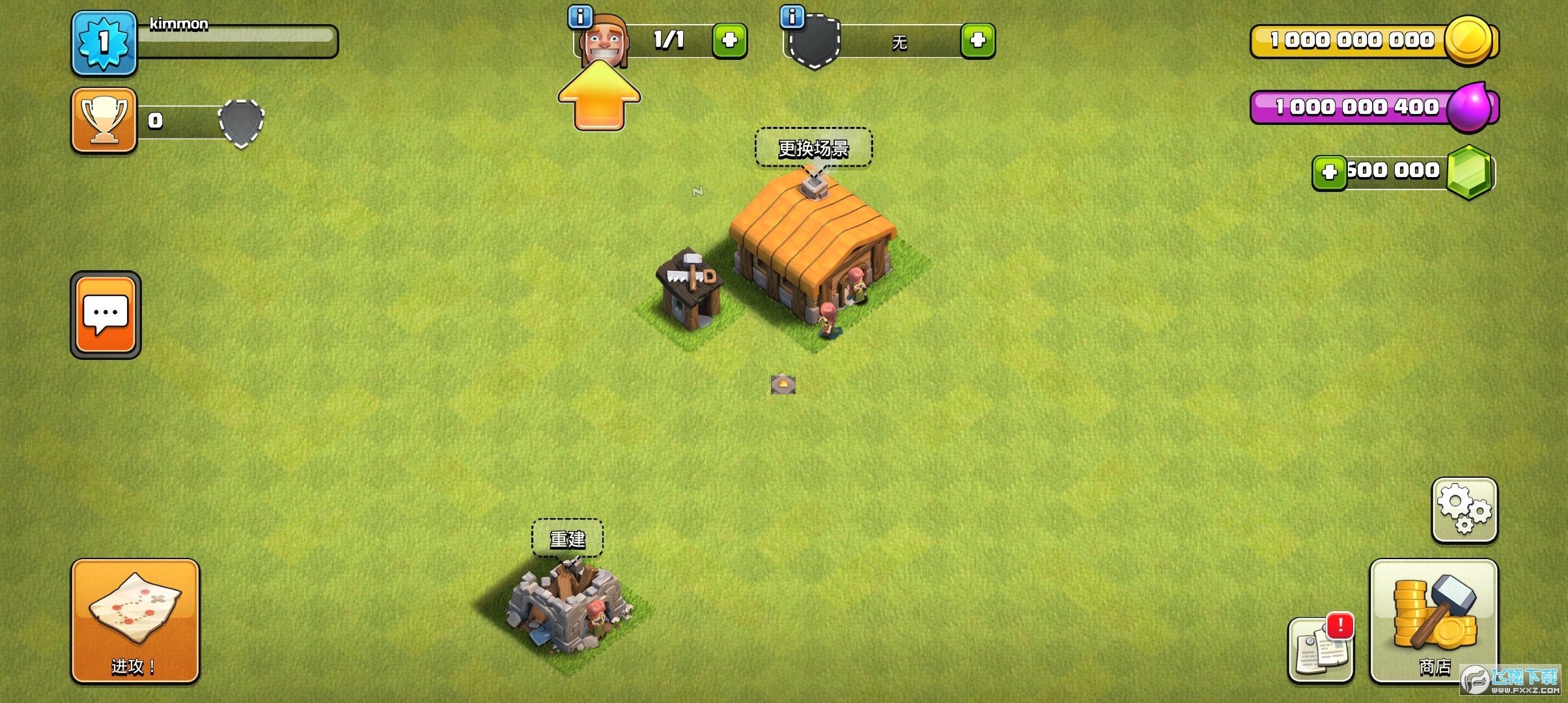Screen dimensions: 1568x703
Task: Tap the 进攻 attack button
Action: pos(135,621)
